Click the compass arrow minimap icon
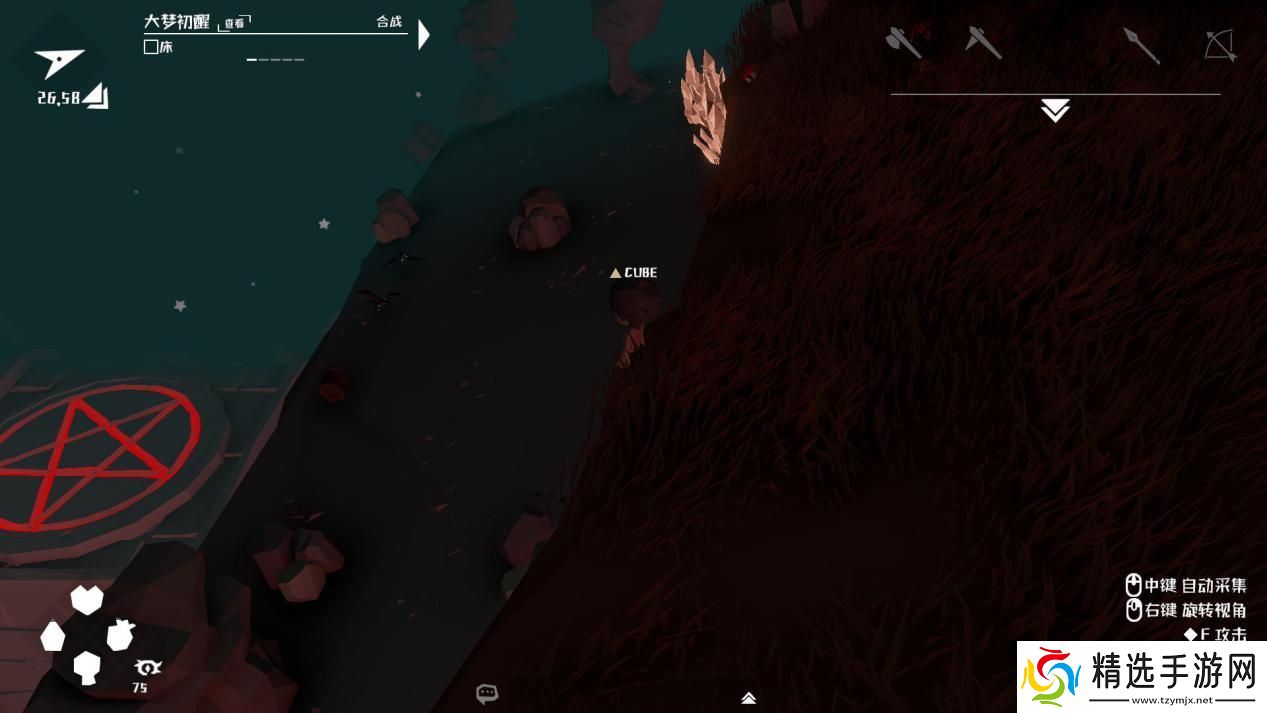 click(58, 62)
